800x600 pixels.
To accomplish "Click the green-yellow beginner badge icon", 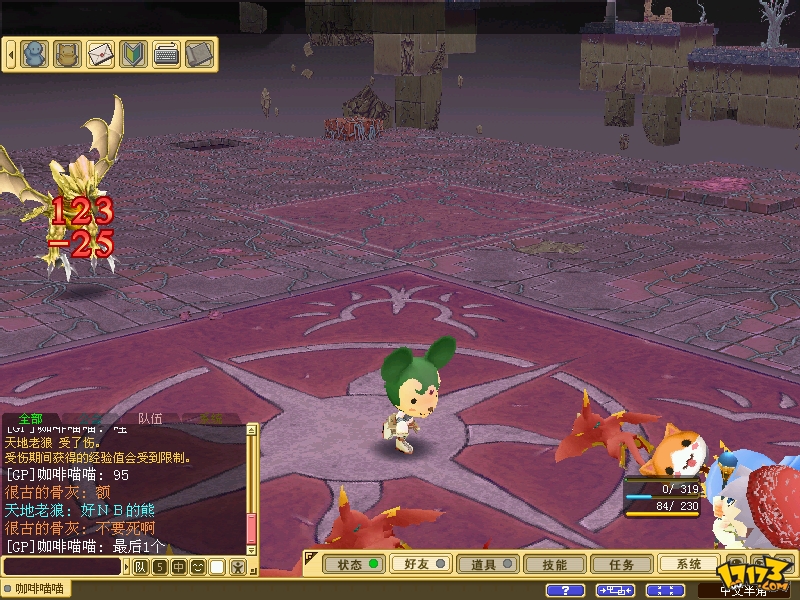I will pyautogui.click(x=133, y=53).
